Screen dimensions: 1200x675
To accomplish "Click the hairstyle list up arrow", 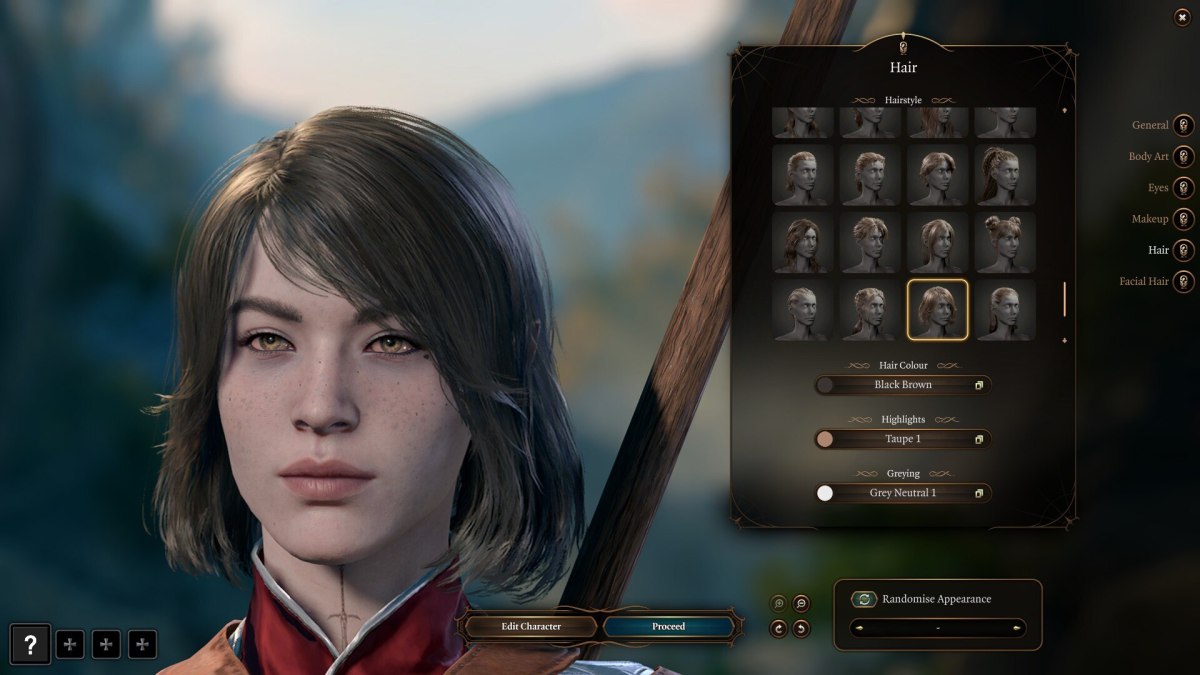I will (1064, 110).
